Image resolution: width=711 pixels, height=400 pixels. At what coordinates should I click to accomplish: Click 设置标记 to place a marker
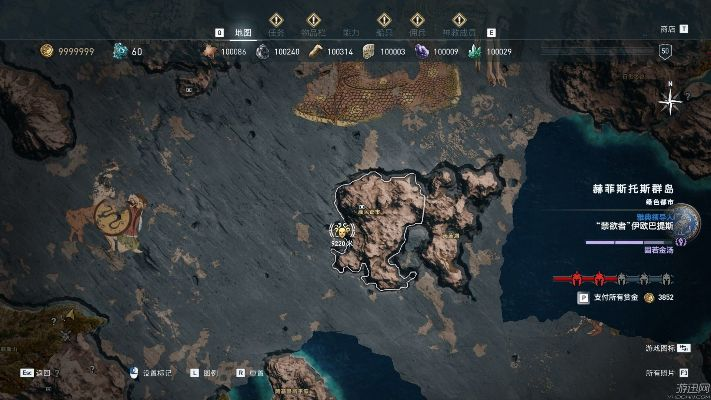[154, 372]
